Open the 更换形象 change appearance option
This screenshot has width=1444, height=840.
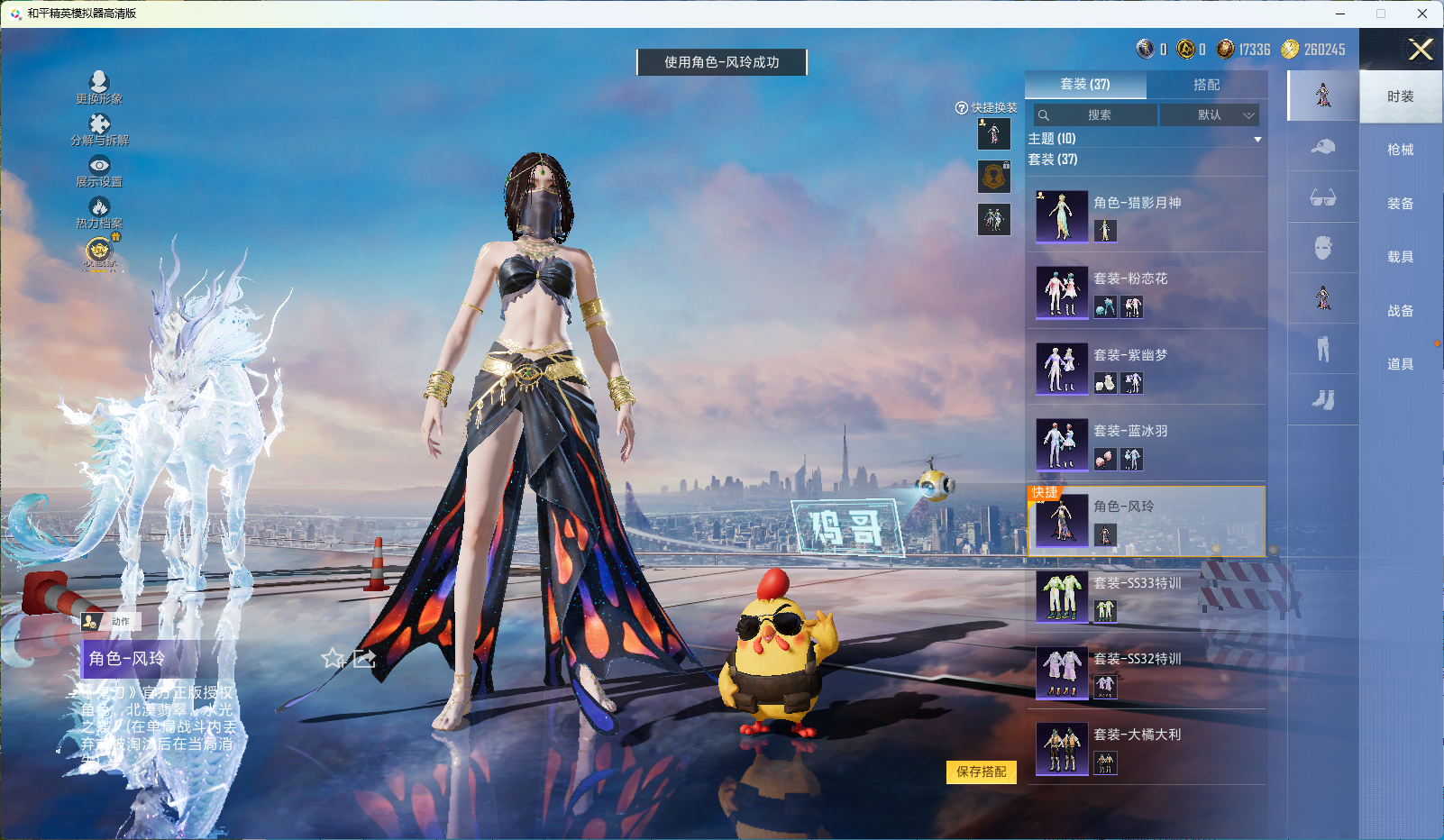click(x=99, y=87)
